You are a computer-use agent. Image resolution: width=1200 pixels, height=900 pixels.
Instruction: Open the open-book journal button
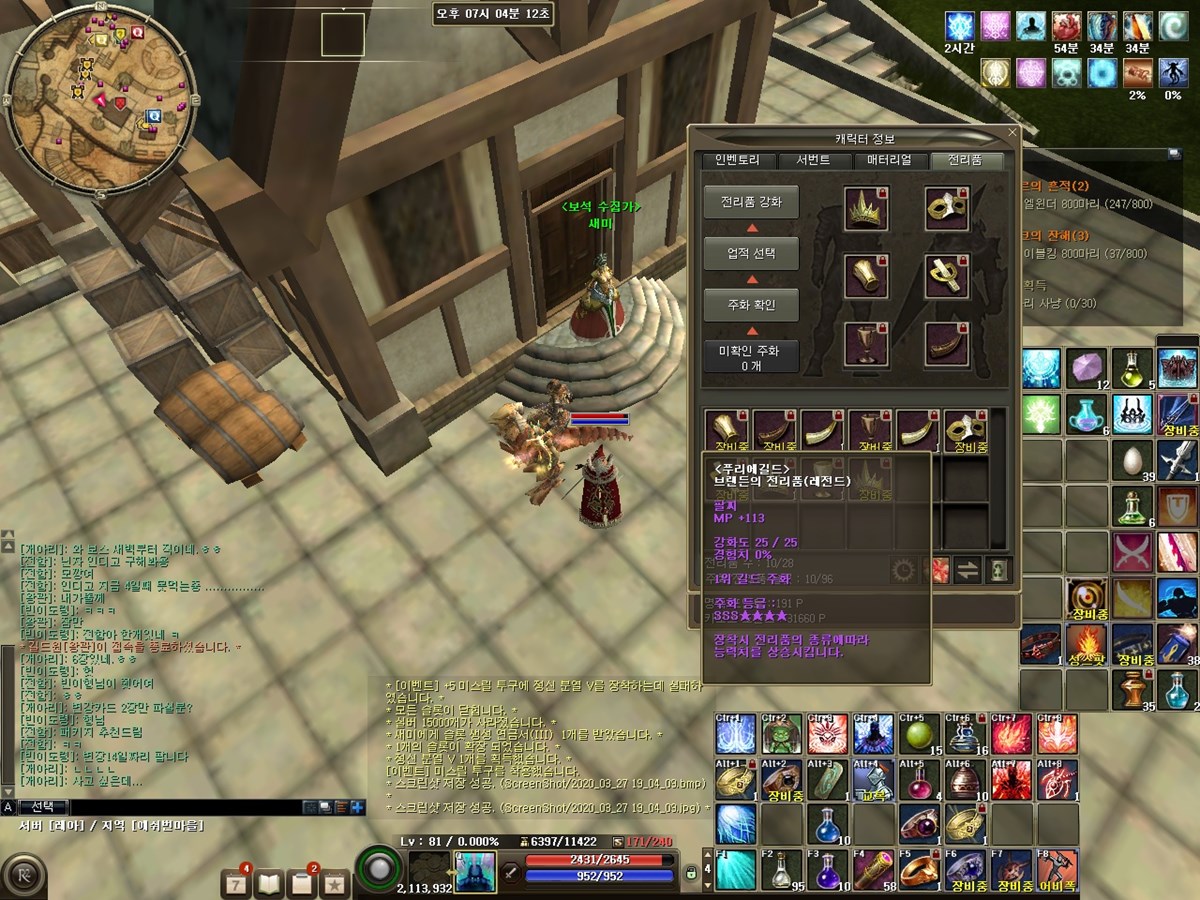(x=270, y=883)
